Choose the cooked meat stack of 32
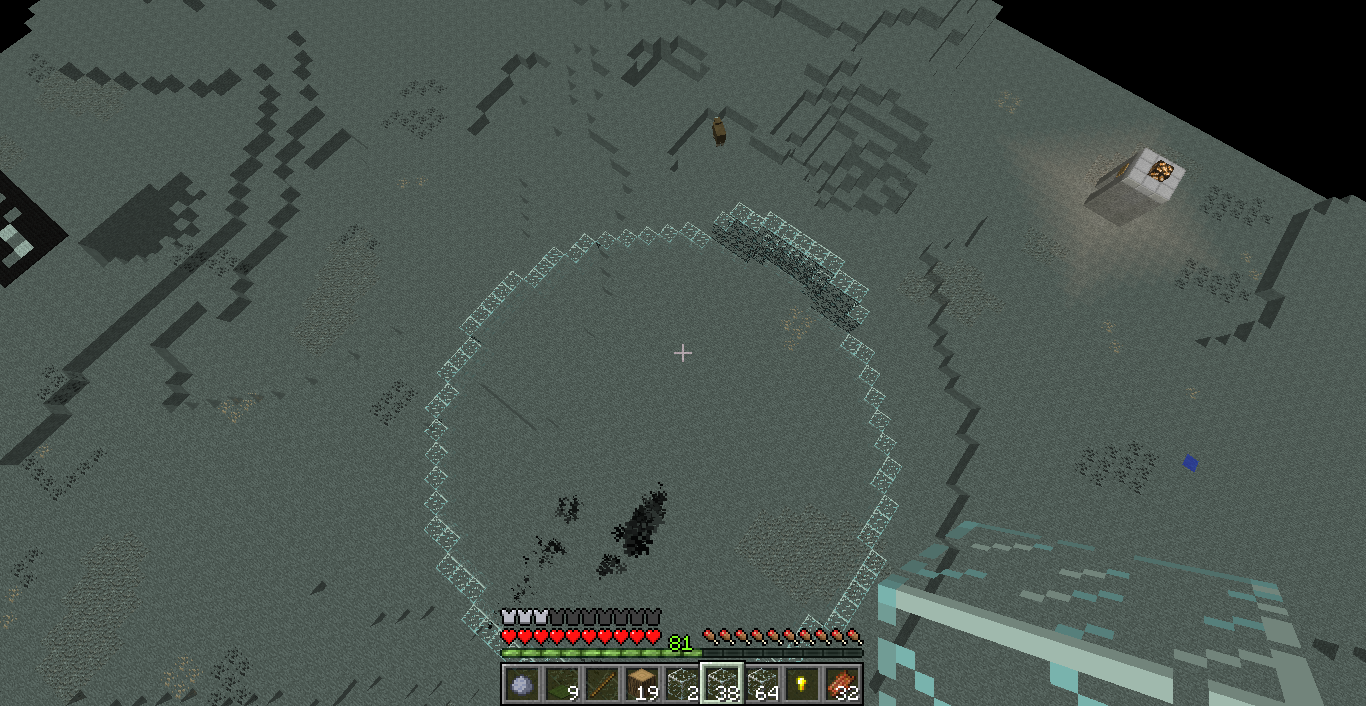Viewport: 1366px width, 706px height. pos(841,685)
